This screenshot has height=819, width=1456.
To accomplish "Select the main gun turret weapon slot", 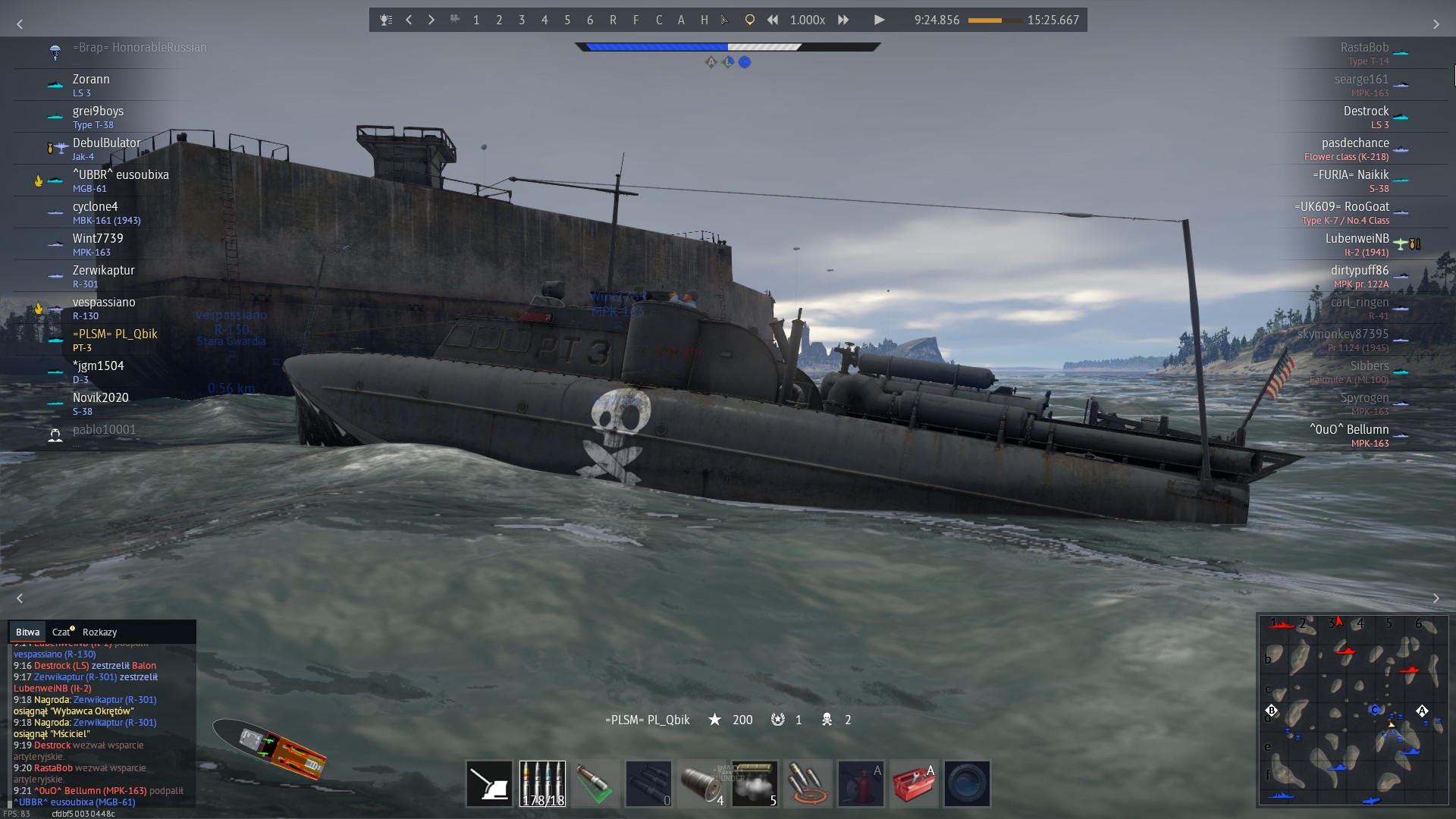I will [x=489, y=783].
